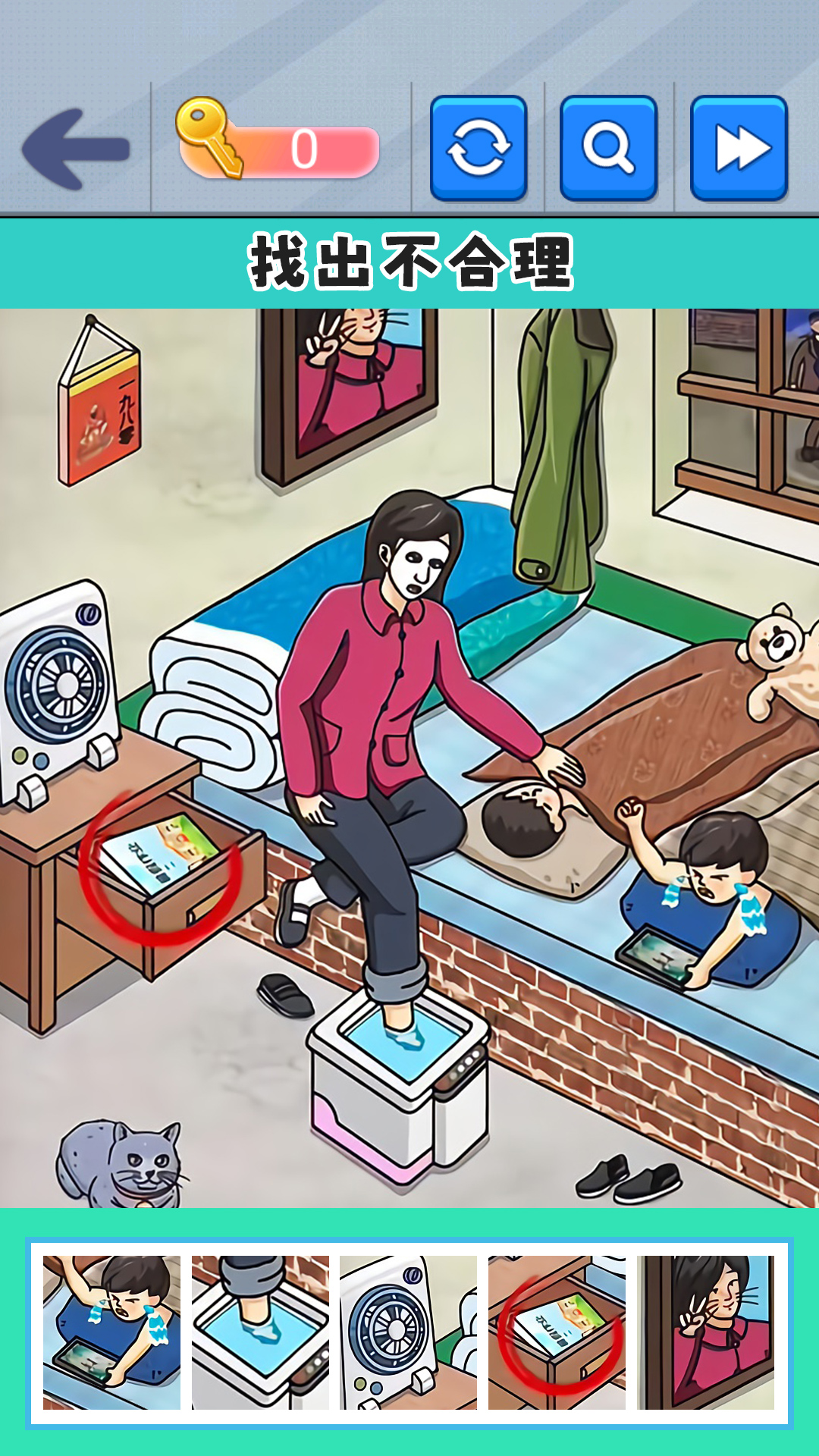This screenshot has height=1456, width=819.
Task: Select the framed cat-whisker portrait thumbnail
Action: point(705,1332)
